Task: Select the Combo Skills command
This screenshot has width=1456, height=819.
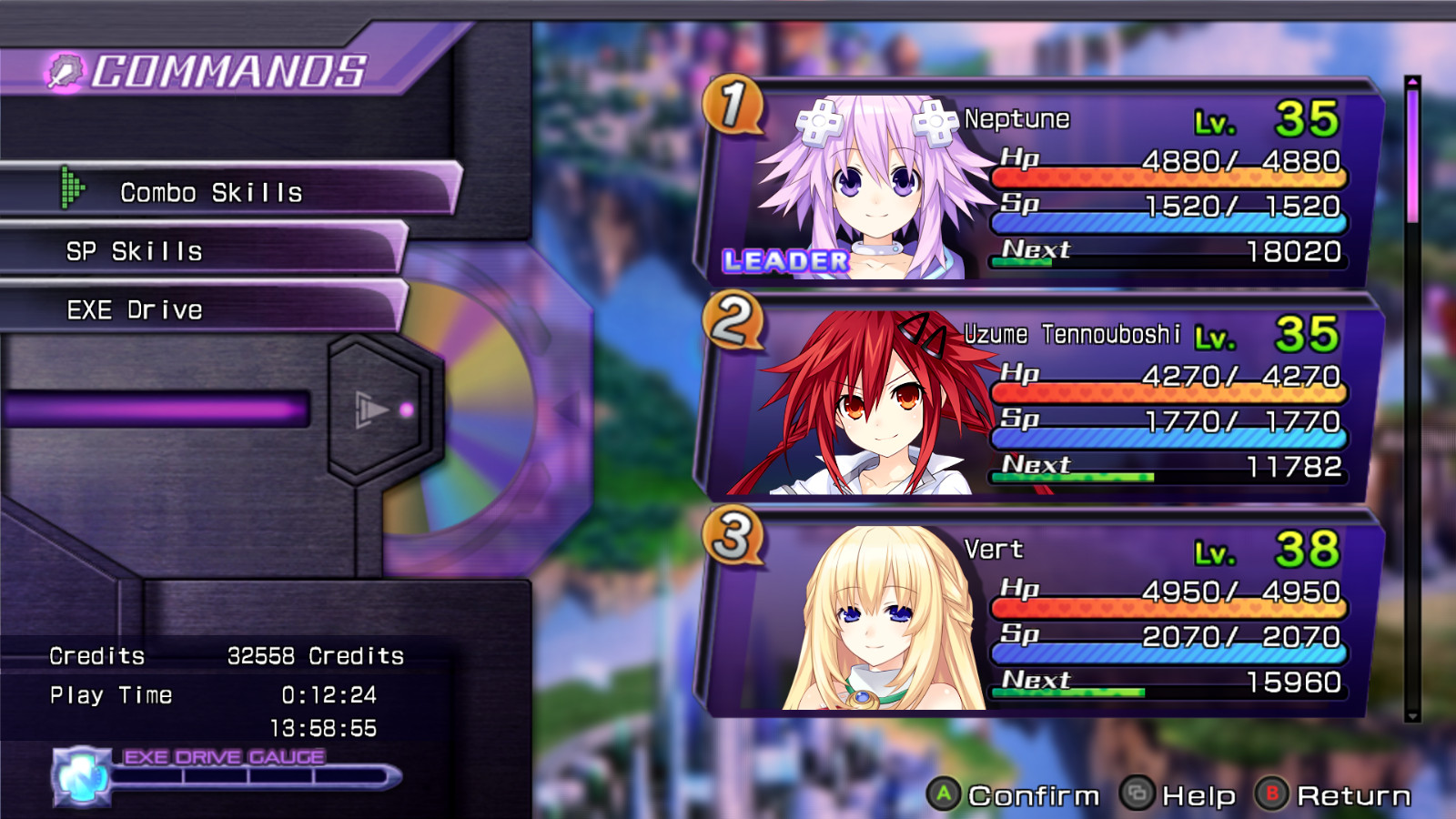Action: pos(209,192)
